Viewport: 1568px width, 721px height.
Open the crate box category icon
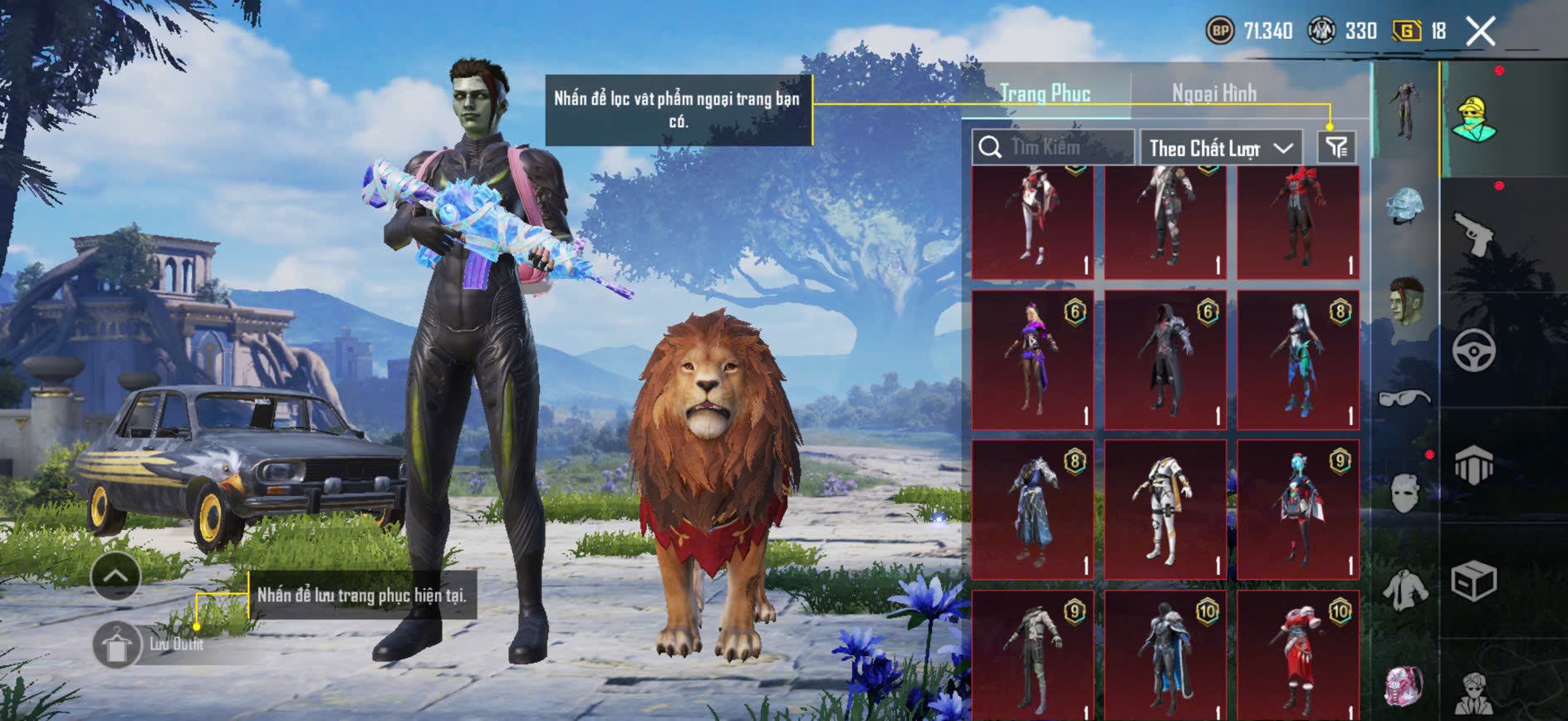point(1473,581)
